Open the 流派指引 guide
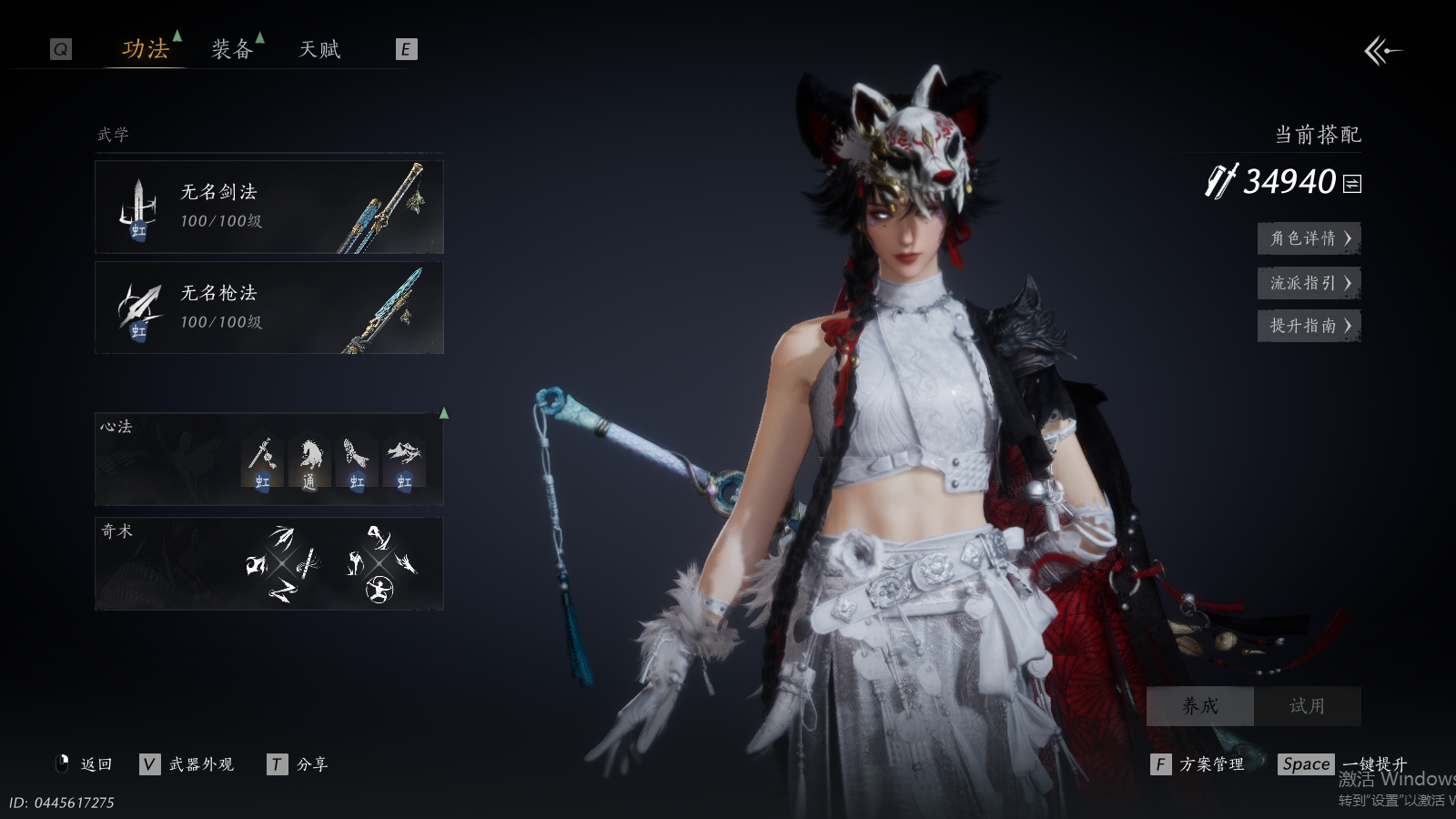This screenshot has height=819, width=1456. (x=1309, y=283)
